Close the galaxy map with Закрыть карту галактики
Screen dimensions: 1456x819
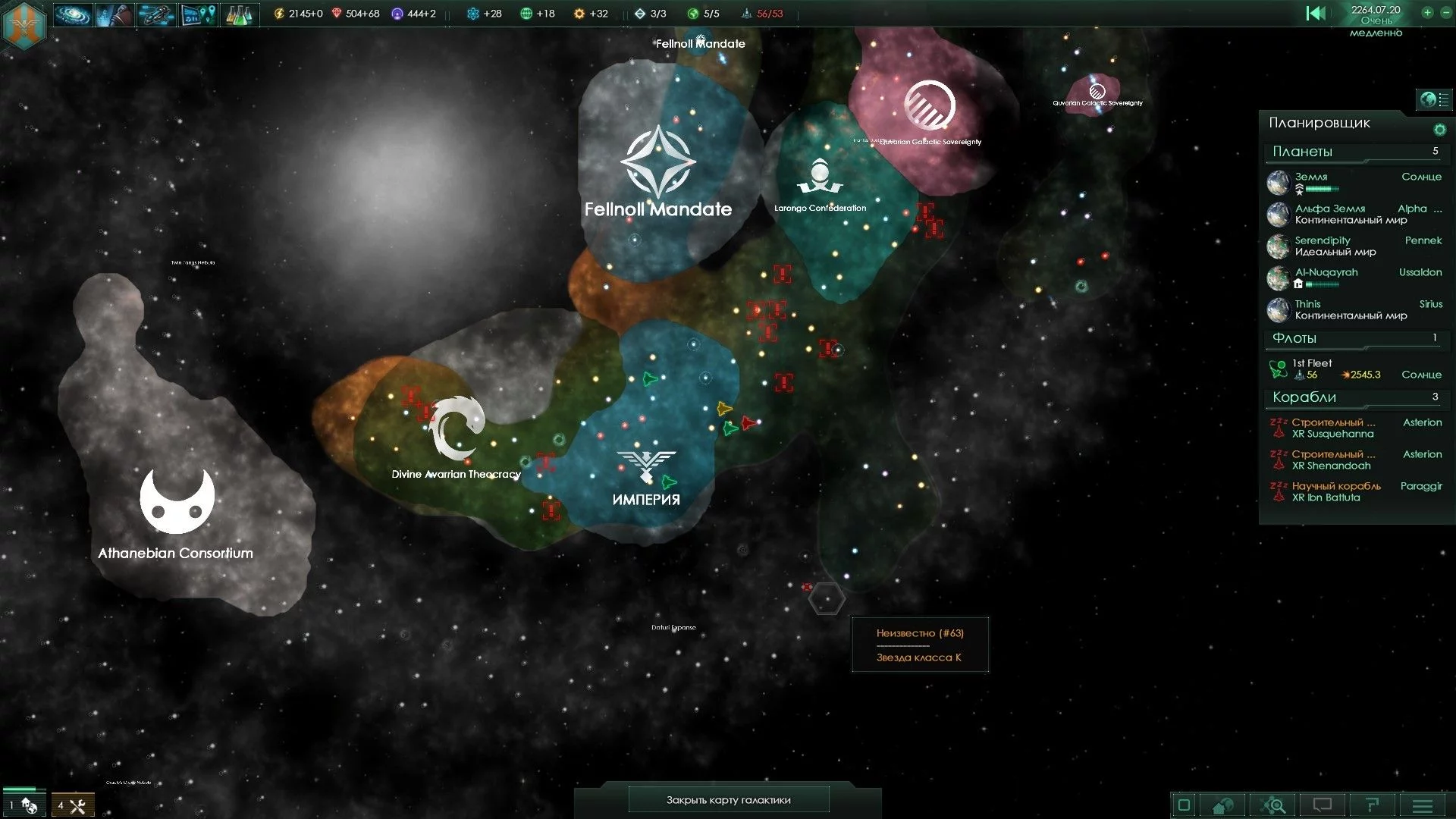click(x=728, y=800)
